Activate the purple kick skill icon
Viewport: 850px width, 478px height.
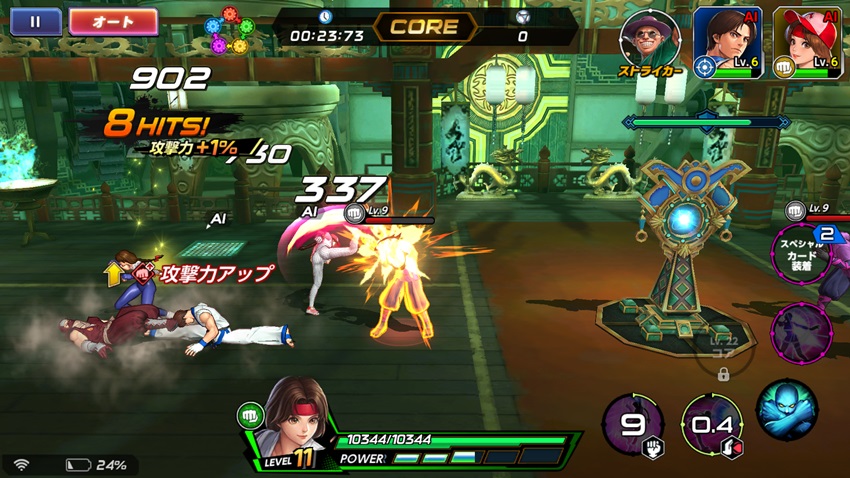[x=802, y=331]
